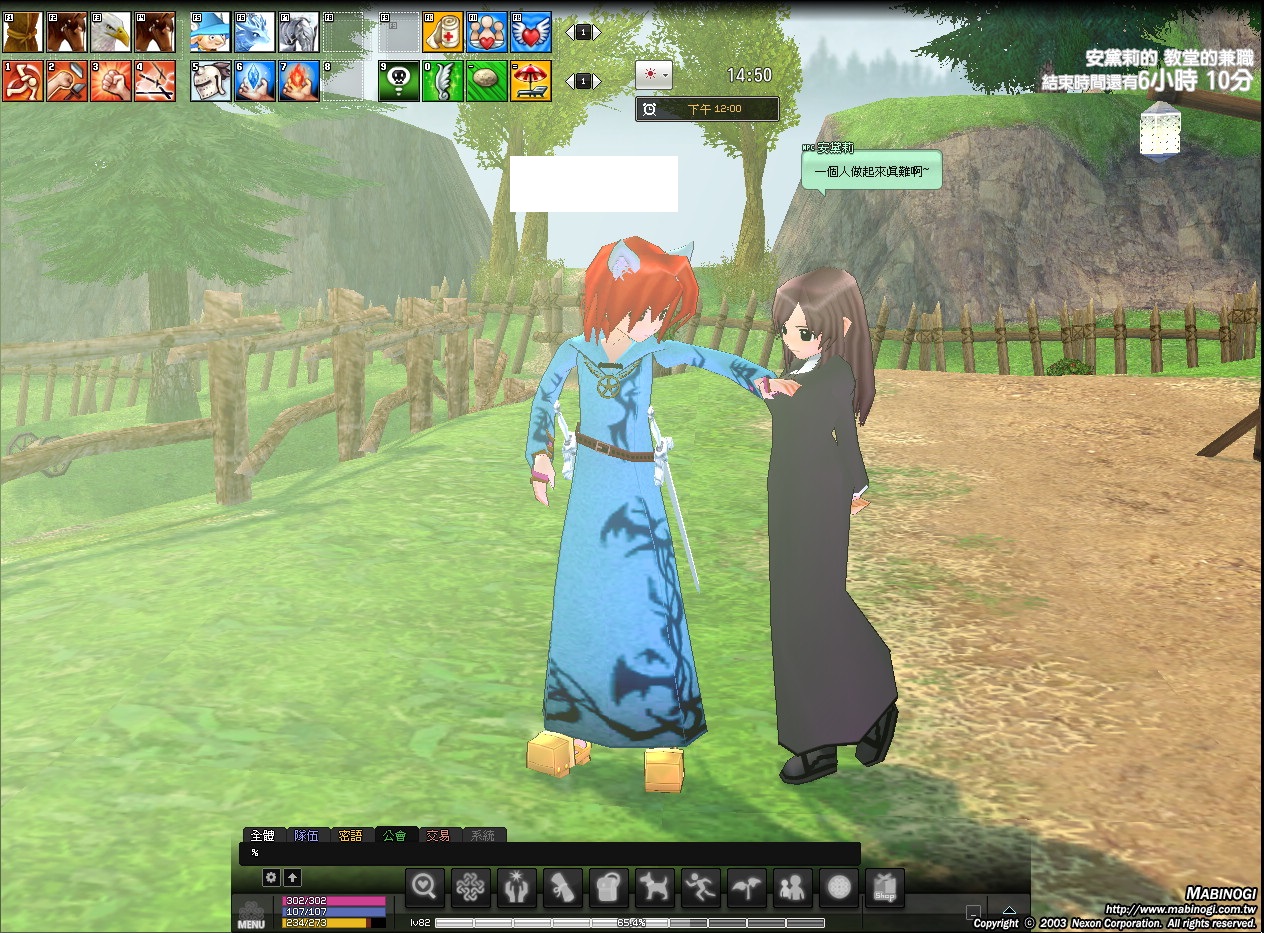This screenshot has width=1264, height=933.
Task: Use the bandage first aid skill
Action: pos(442,32)
